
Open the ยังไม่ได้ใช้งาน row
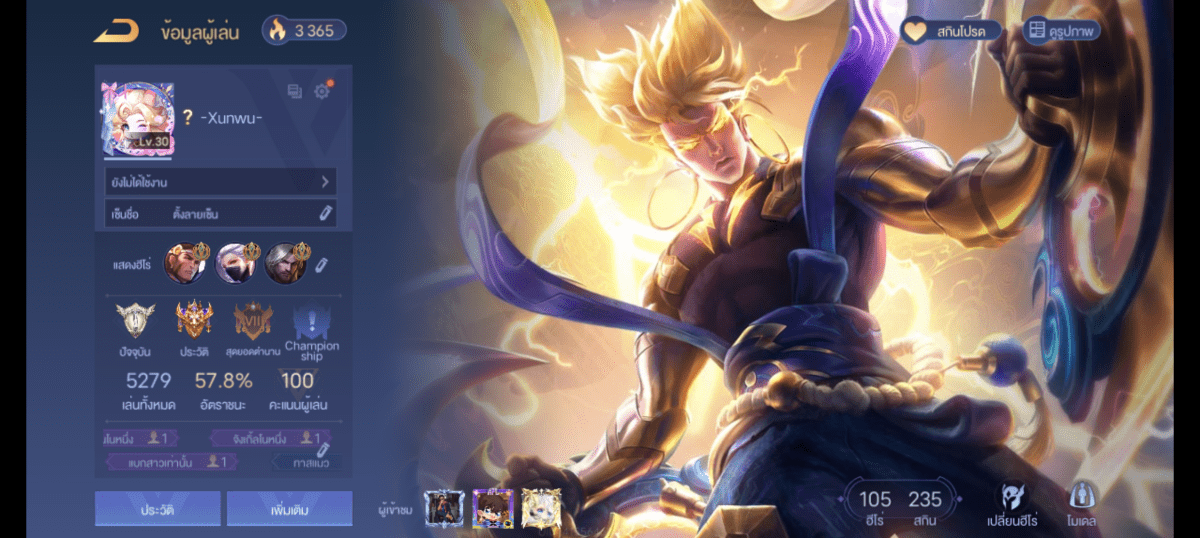pyautogui.click(x=220, y=182)
